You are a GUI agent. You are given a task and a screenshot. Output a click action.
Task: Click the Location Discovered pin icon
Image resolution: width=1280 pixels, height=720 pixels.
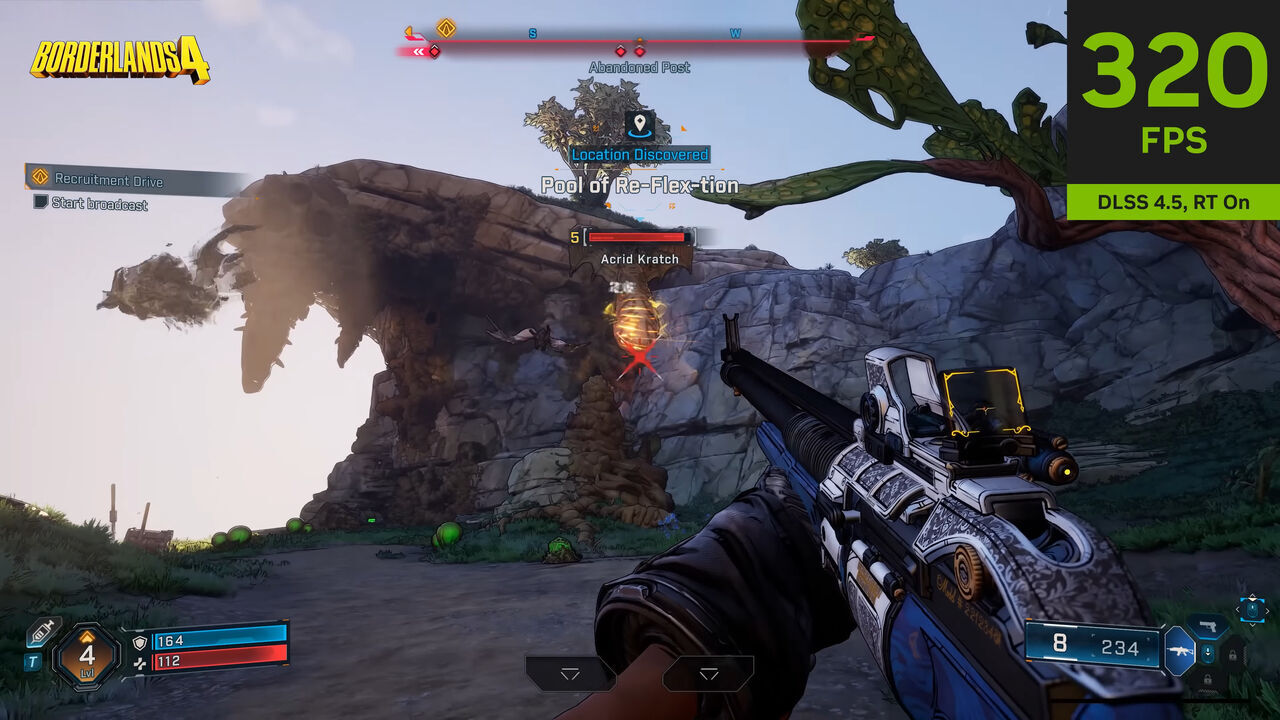[x=639, y=125]
